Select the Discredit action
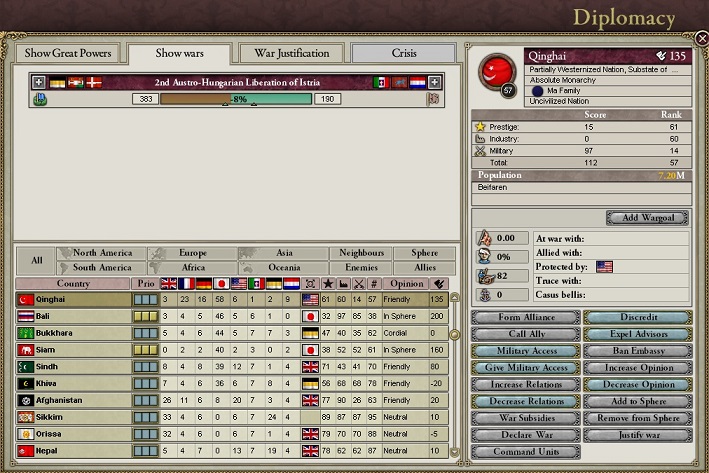Image resolution: width=709 pixels, height=473 pixels. (x=635, y=318)
